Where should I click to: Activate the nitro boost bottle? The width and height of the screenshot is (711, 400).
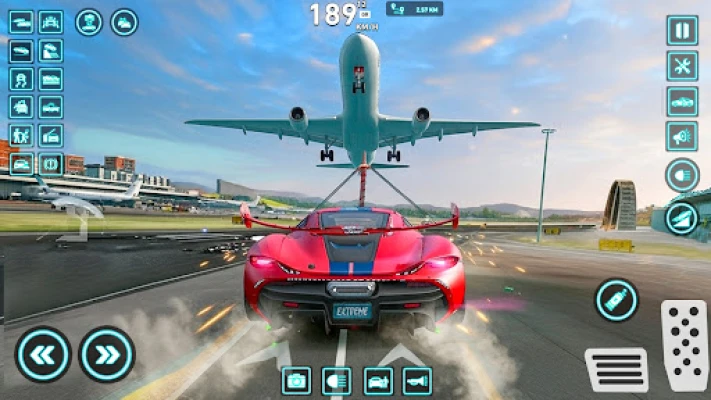tap(616, 299)
